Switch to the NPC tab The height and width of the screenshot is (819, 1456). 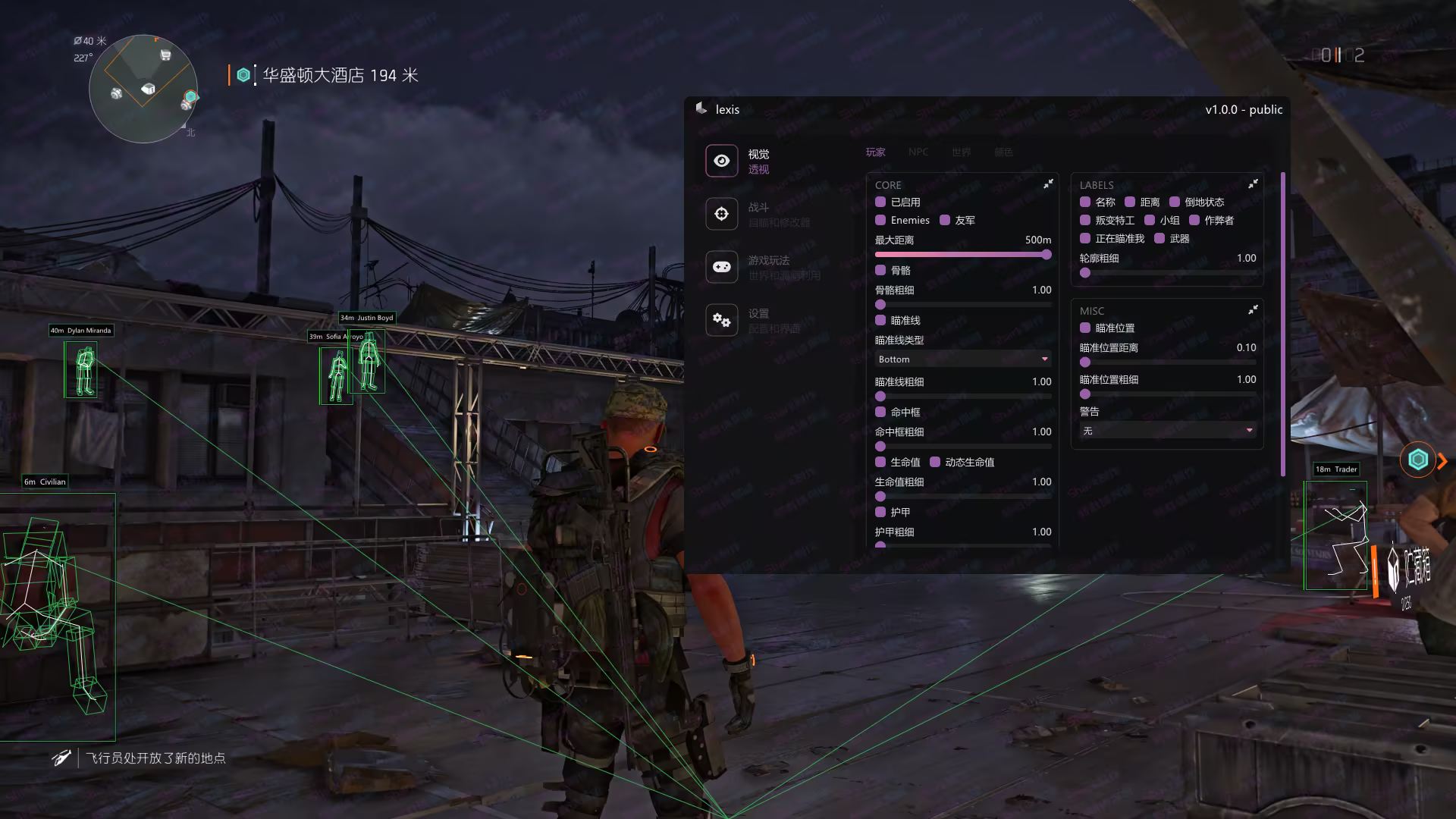coord(918,152)
